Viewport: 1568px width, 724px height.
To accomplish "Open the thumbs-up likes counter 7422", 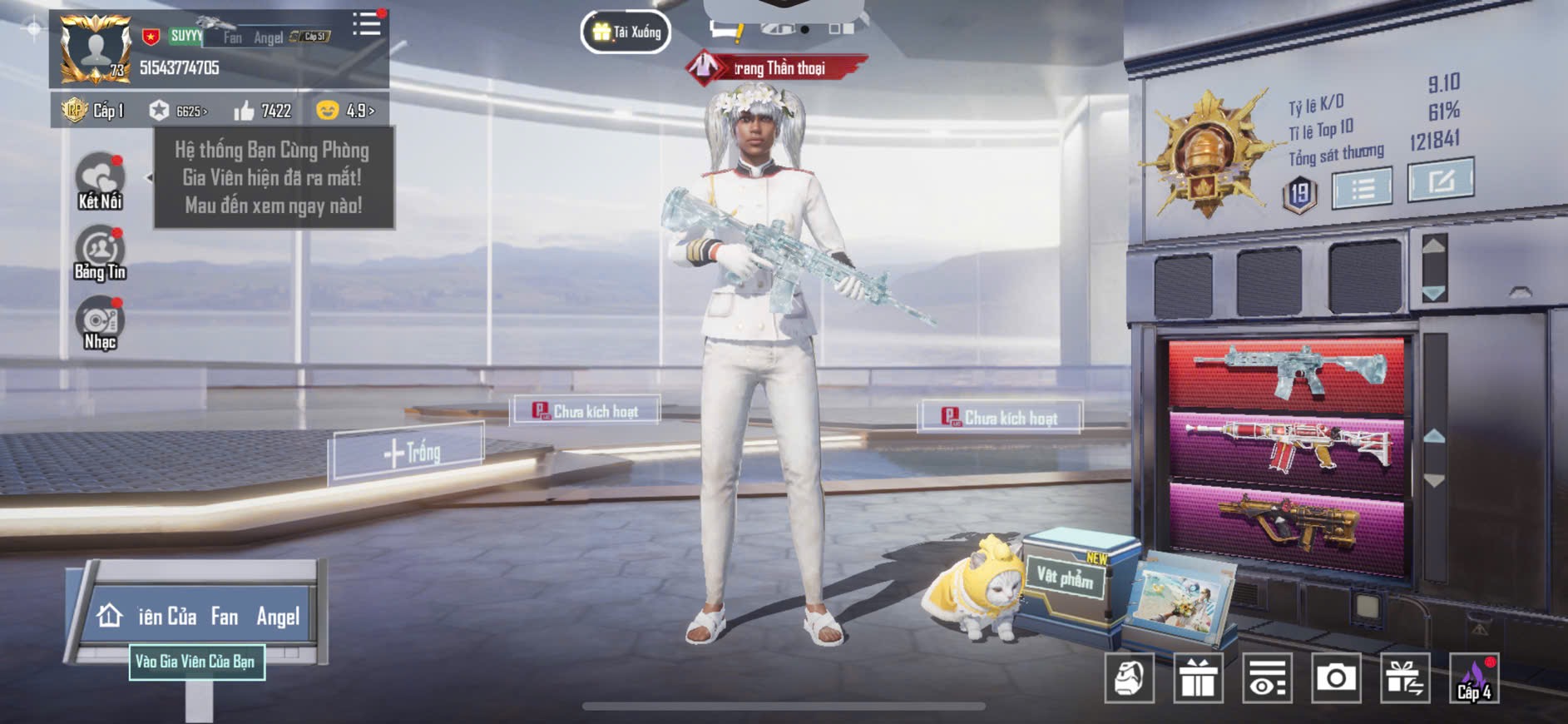I will click(263, 111).
